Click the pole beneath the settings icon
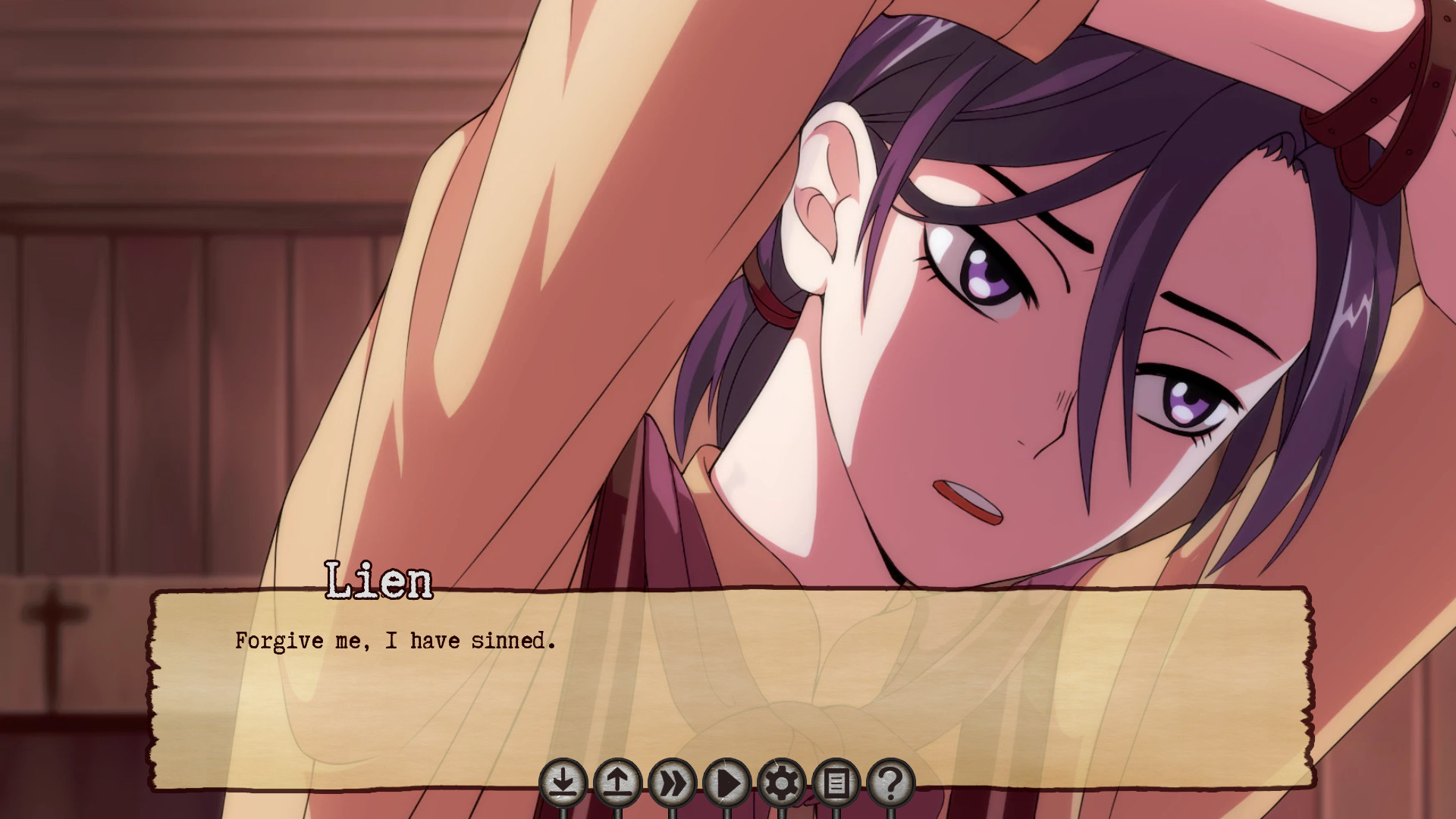This screenshot has width=1456, height=819. click(x=783, y=813)
